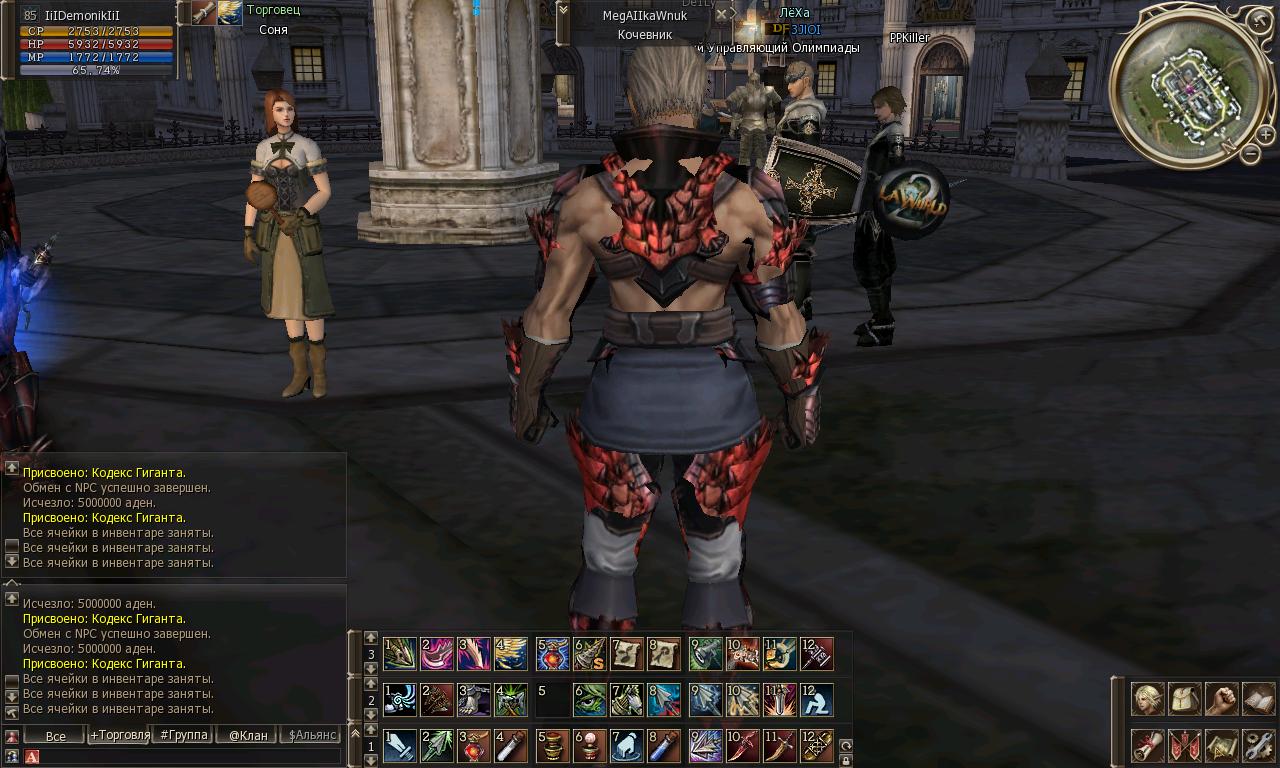Image resolution: width=1280 pixels, height=768 pixels.
Task: Open the quest scroll with red ribbon
Action: (x=1148, y=745)
